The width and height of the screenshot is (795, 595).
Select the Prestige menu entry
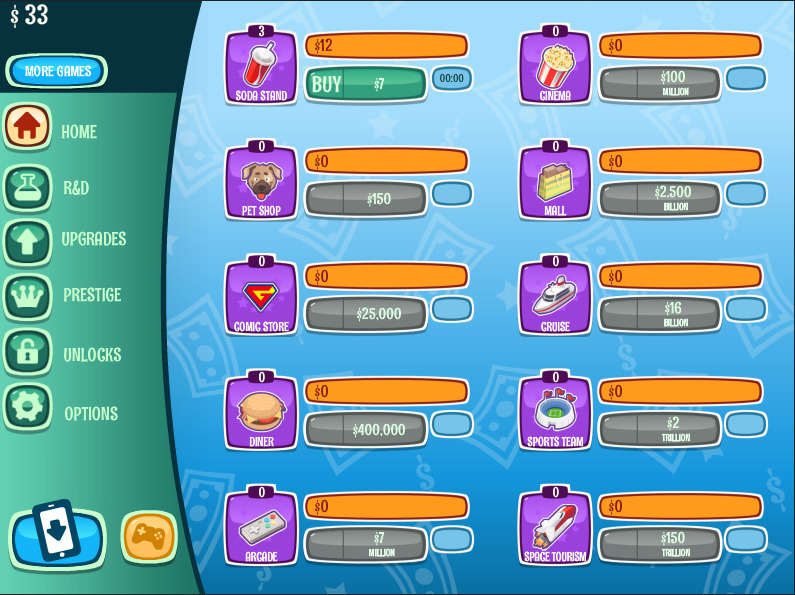click(x=28, y=295)
